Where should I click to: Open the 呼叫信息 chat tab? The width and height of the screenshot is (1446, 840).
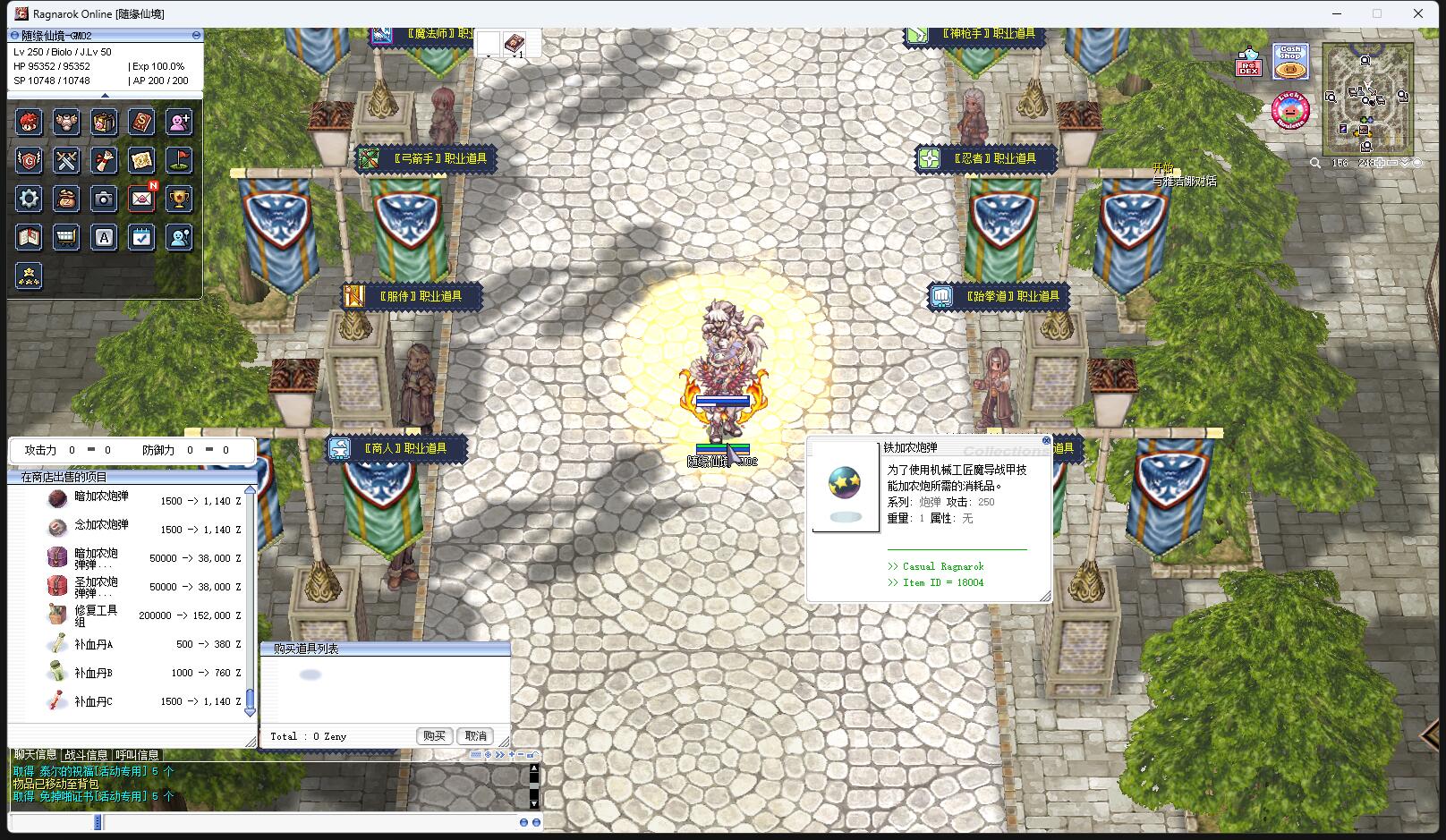(x=137, y=755)
